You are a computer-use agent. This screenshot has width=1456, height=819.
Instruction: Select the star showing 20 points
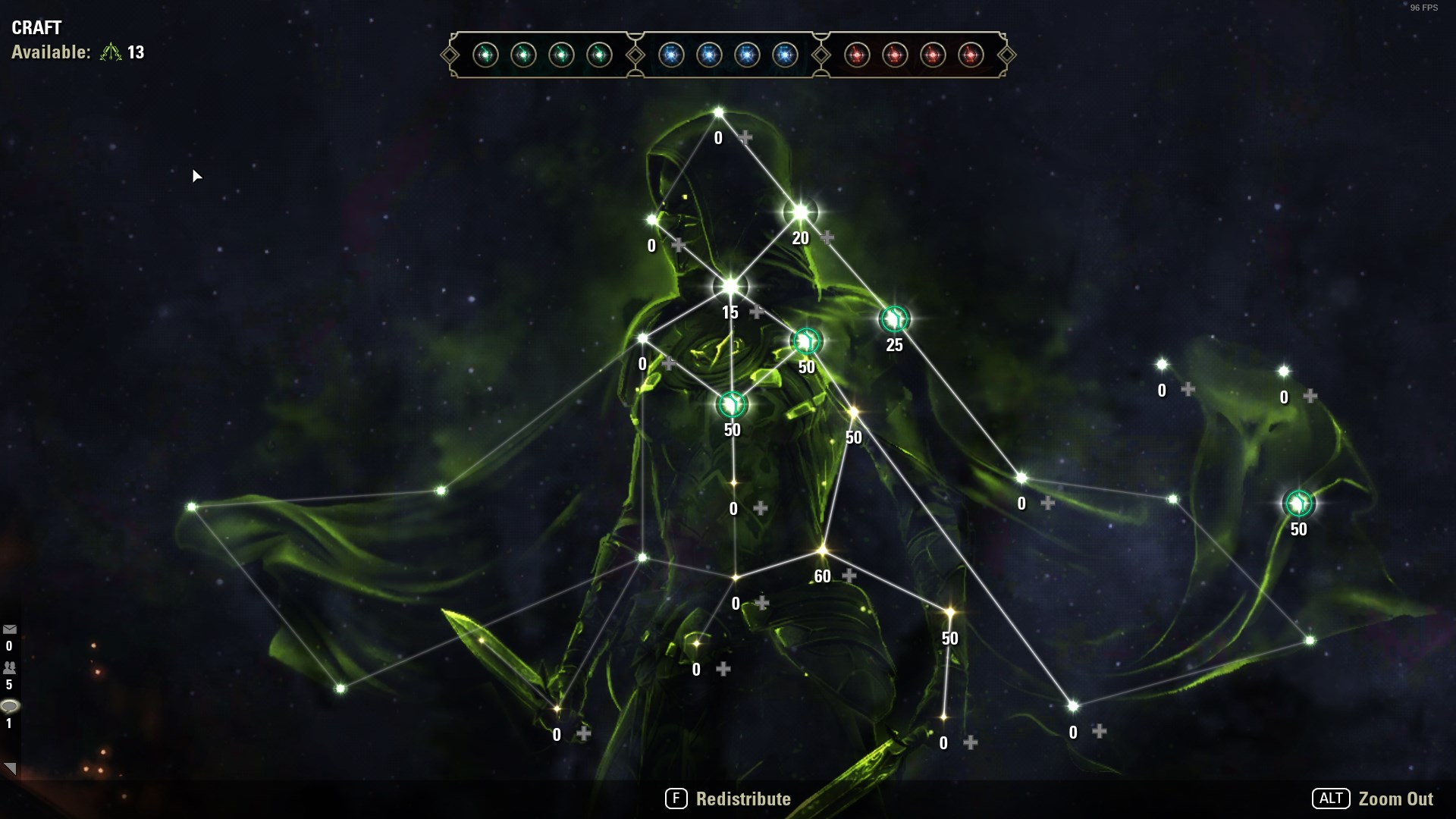800,213
